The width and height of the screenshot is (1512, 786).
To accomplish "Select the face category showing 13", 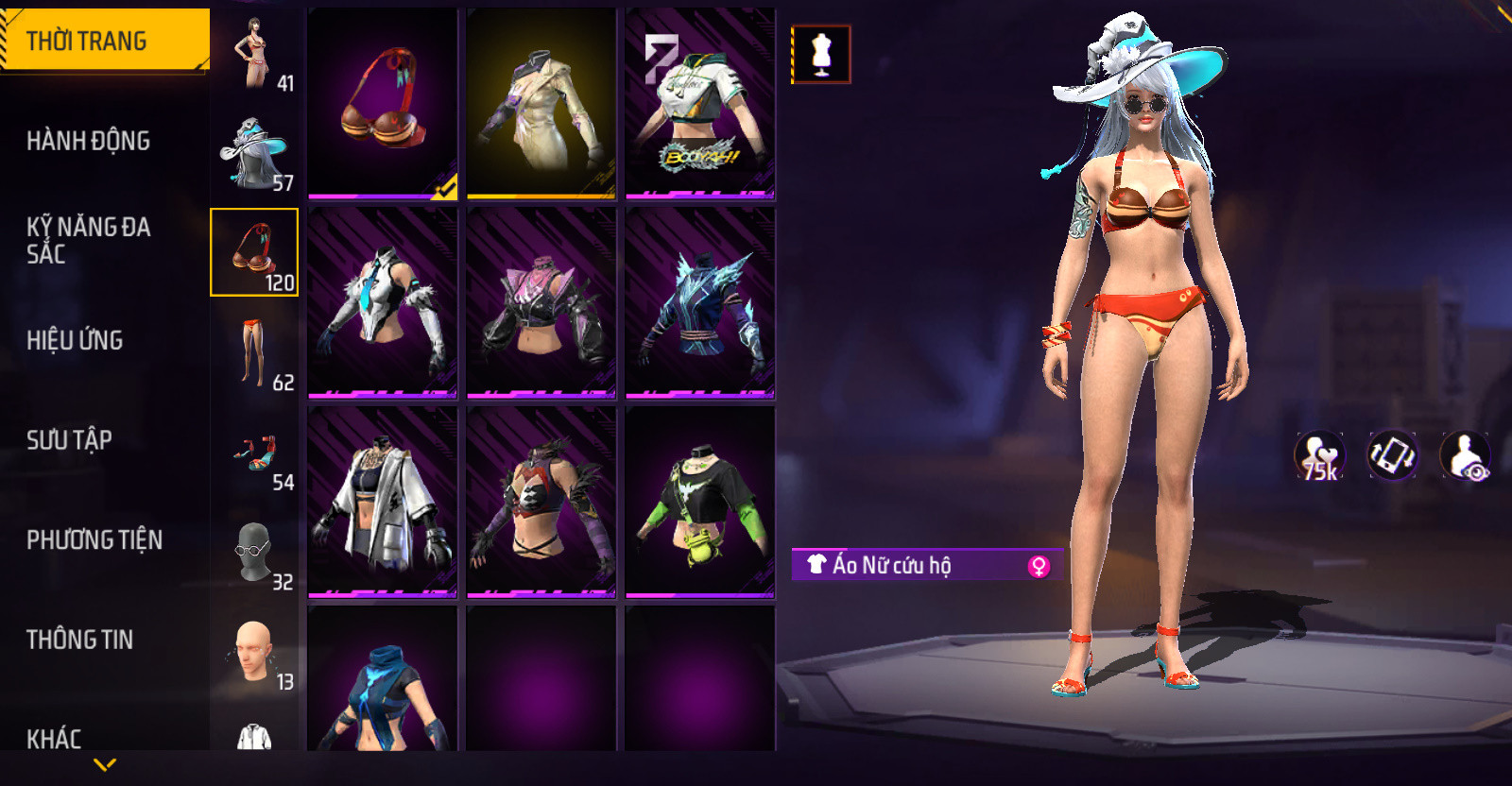I will tap(254, 652).
